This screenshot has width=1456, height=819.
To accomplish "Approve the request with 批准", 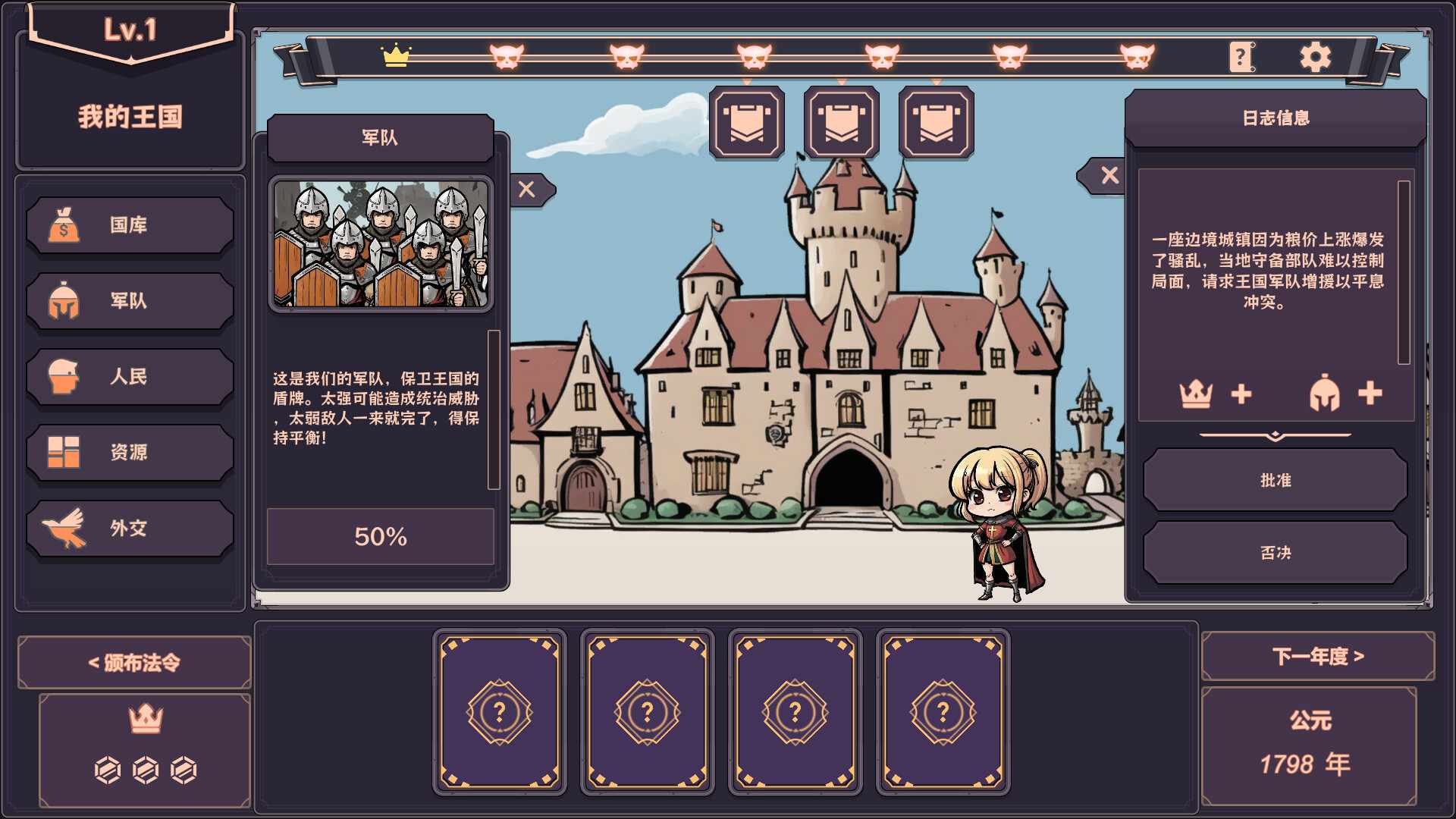I will pos(1275,480).
